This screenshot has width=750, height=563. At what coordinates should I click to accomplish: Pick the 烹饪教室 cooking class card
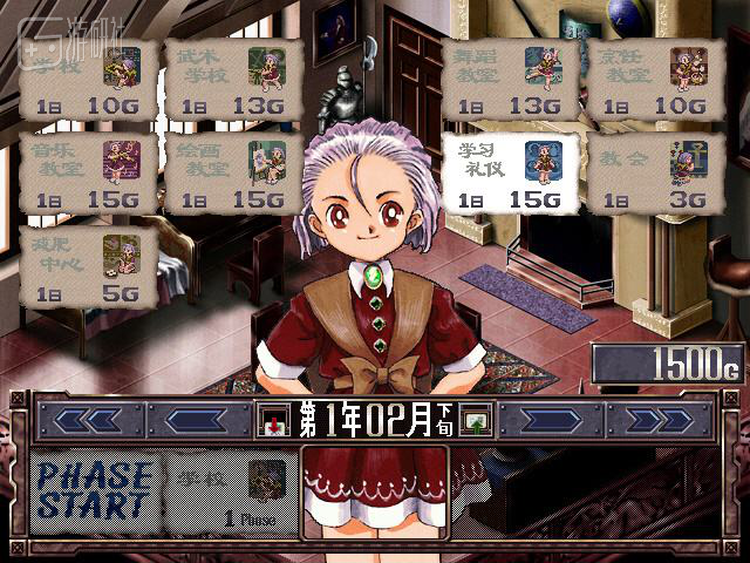pyautogui.click(x=655, y=80)
